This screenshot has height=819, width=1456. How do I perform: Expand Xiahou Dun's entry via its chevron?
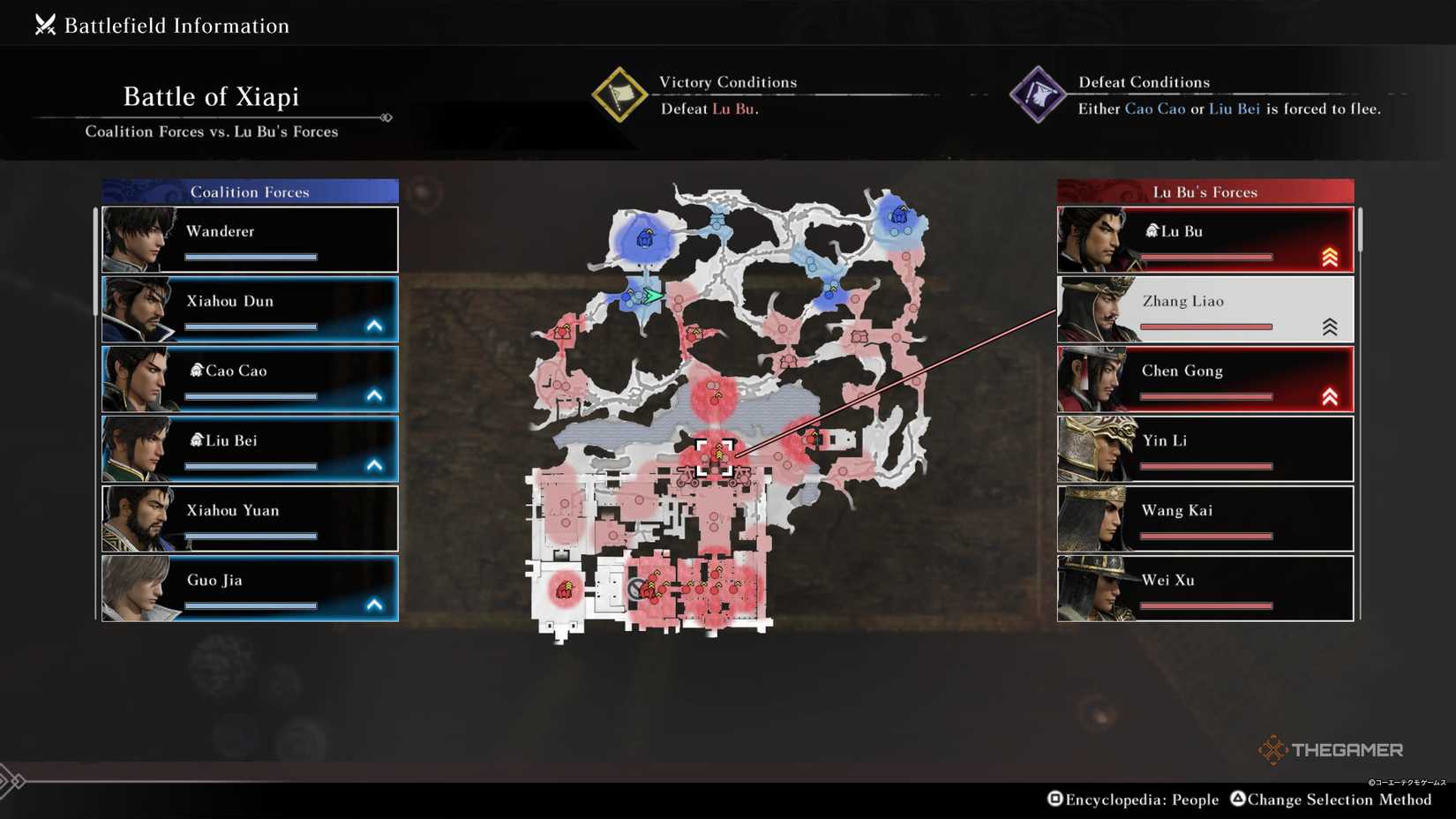click(376, 326)
